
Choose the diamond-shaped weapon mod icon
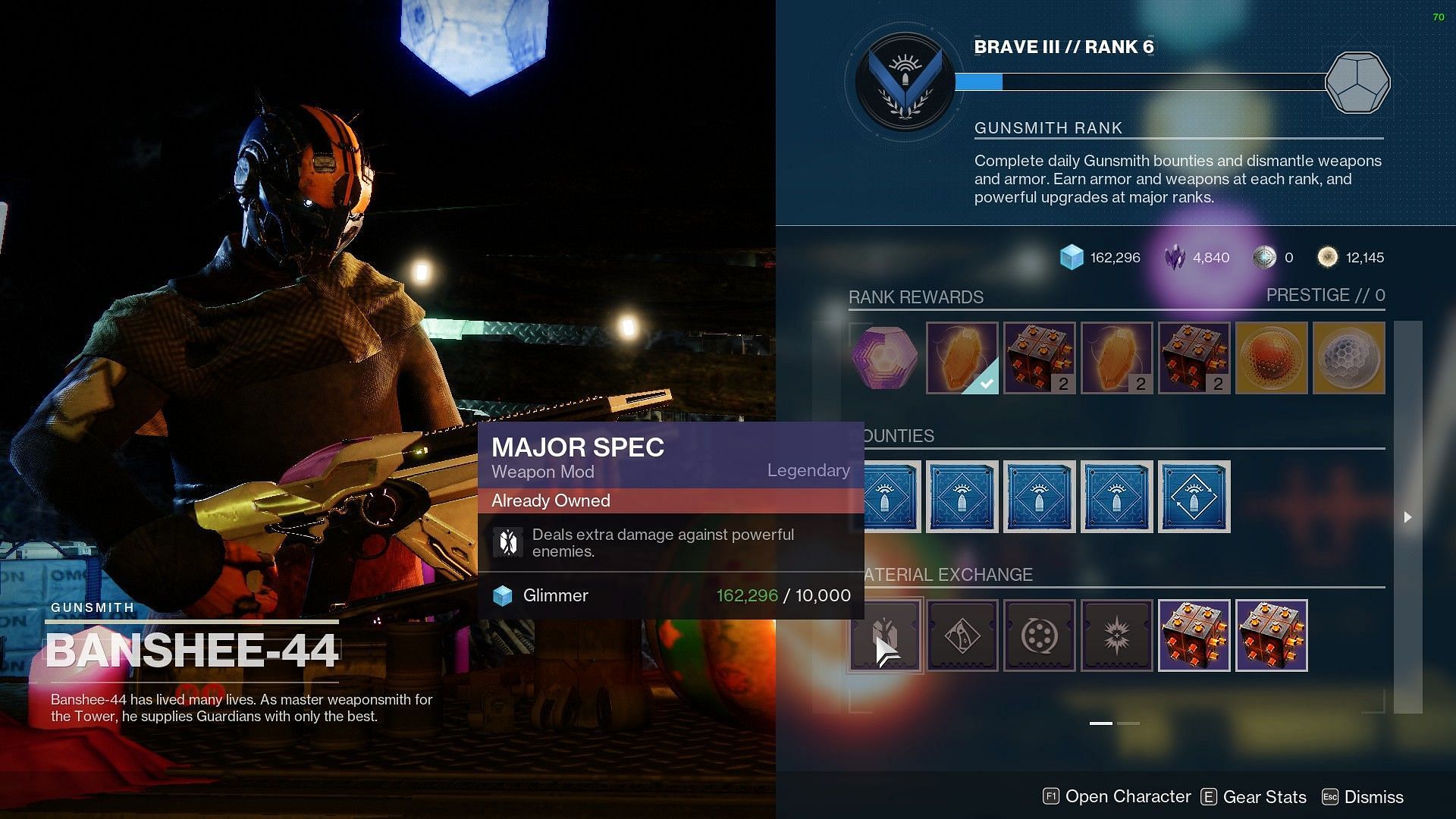(962, 635)
